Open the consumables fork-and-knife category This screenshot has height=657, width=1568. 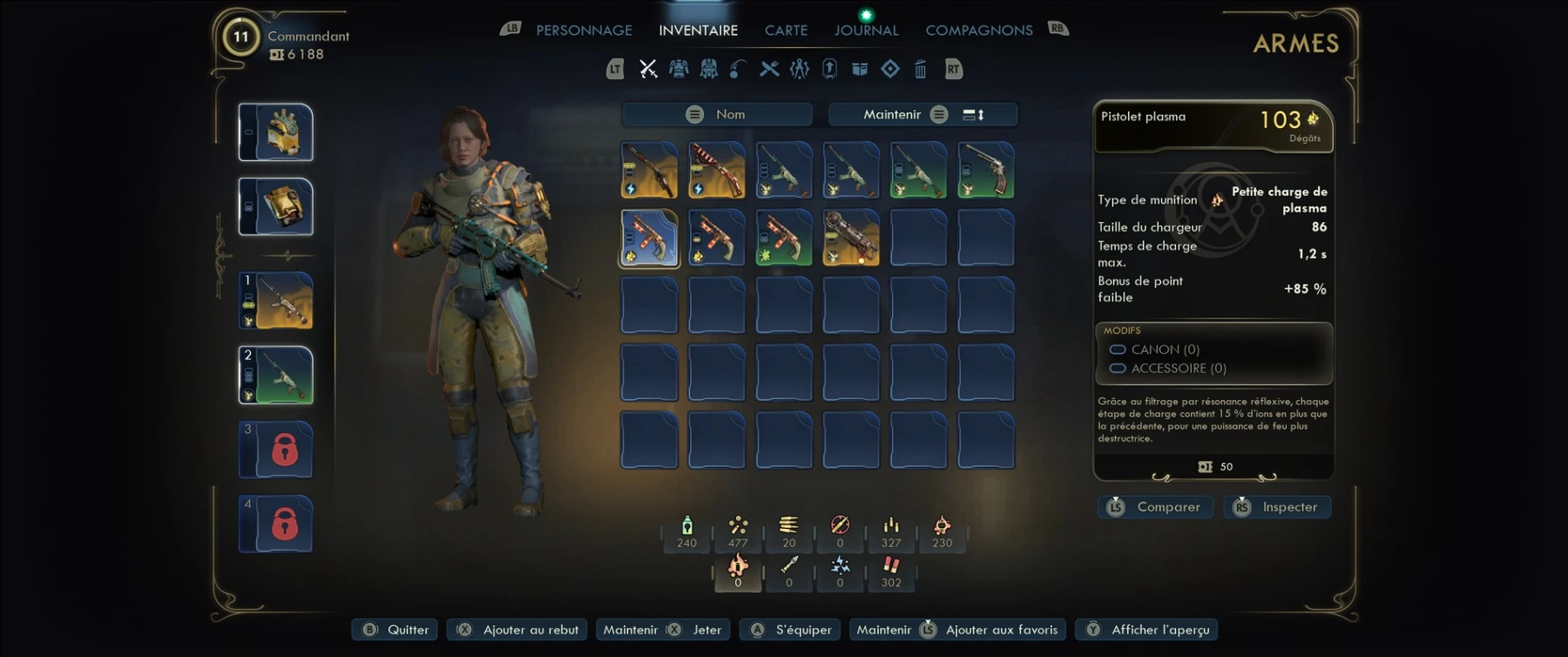tap(769, 69)
